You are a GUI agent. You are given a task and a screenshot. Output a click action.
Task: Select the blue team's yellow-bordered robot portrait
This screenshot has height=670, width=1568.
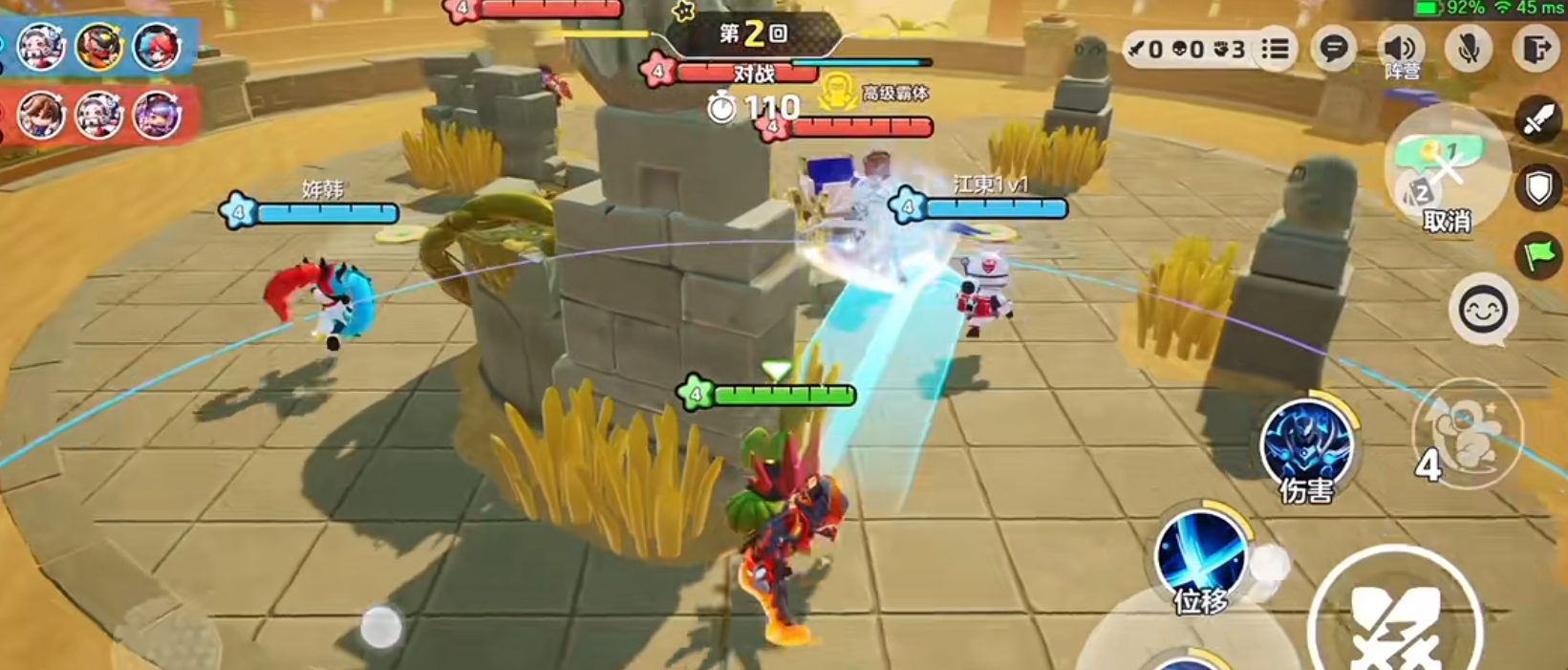(98, 45)
